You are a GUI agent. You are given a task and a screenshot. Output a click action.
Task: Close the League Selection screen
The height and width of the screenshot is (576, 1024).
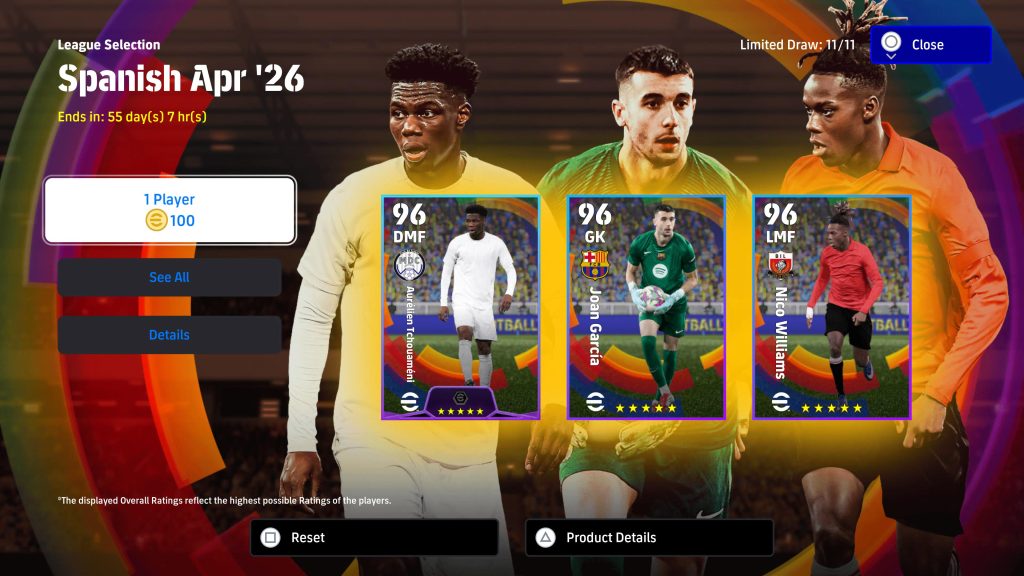point(930,45)
